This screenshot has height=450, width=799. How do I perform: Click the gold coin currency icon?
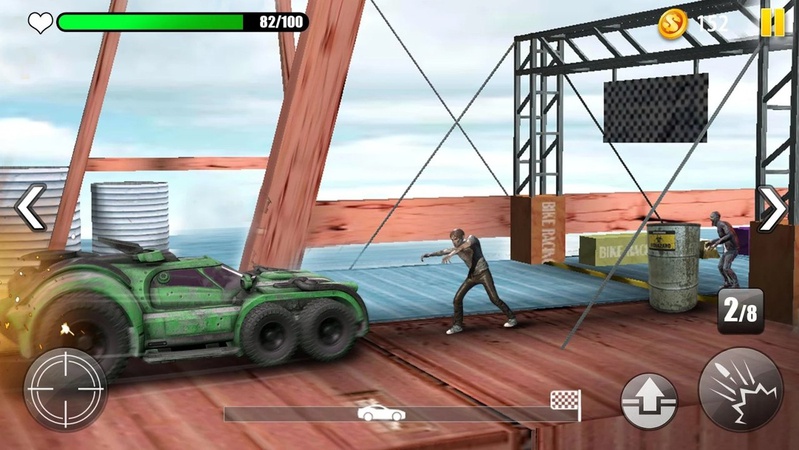pos(675,23)
